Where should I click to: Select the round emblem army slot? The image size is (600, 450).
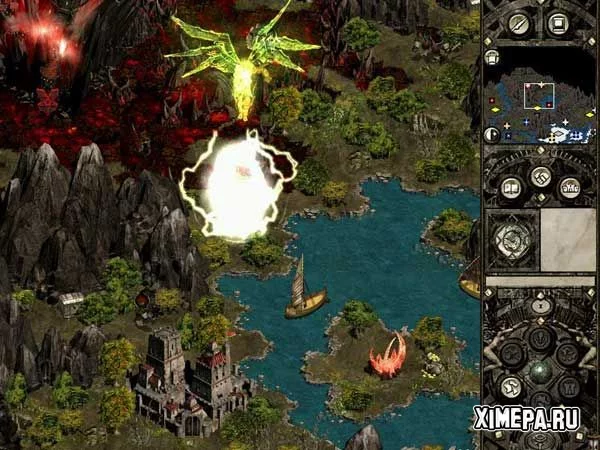[511, 240]
